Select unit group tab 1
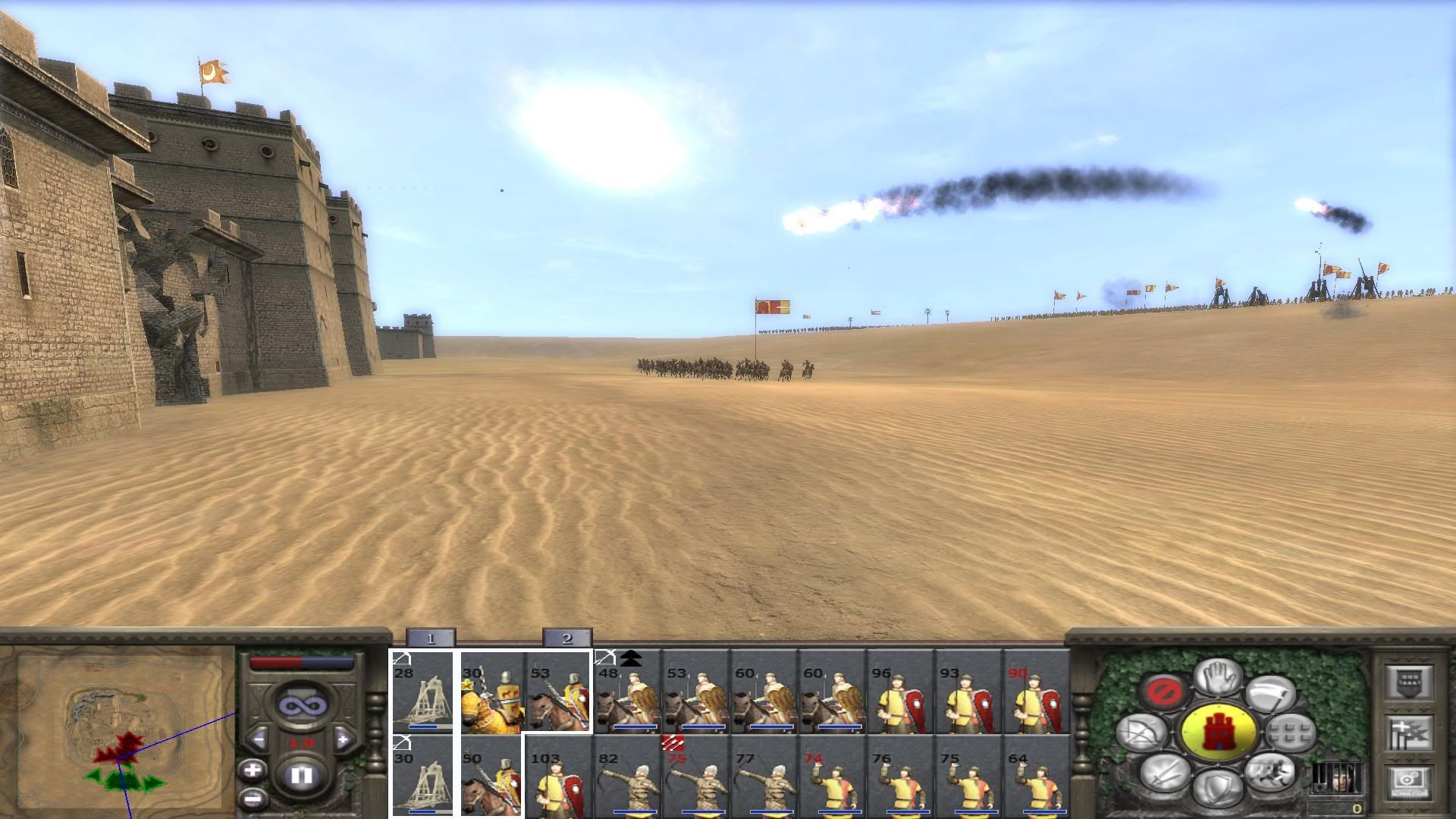Image resolution: width=1456 pixels, height=819 pixels. (x=430, y=639)
